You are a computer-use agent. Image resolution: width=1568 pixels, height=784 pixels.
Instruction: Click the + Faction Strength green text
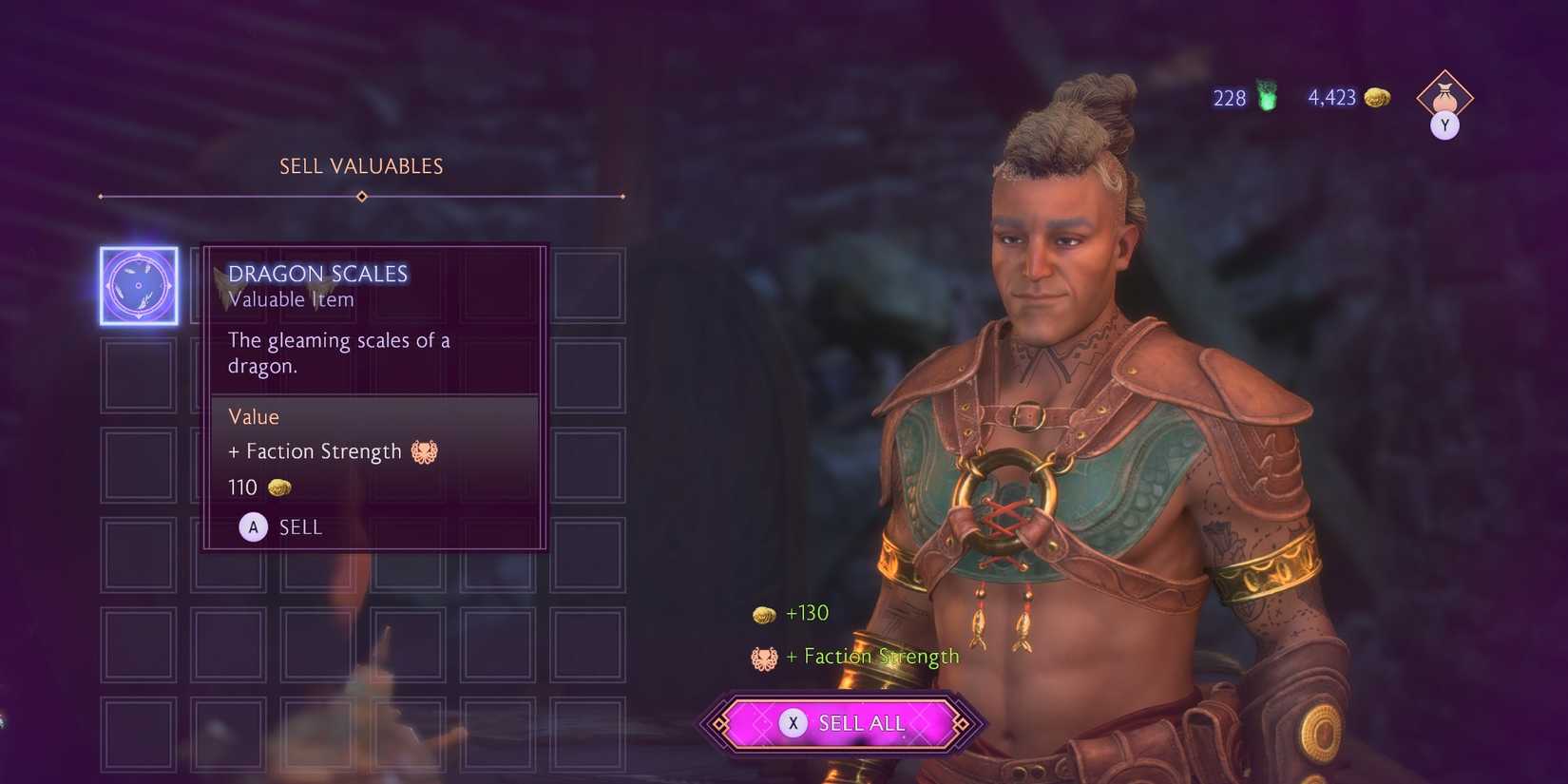coord(871,656)
